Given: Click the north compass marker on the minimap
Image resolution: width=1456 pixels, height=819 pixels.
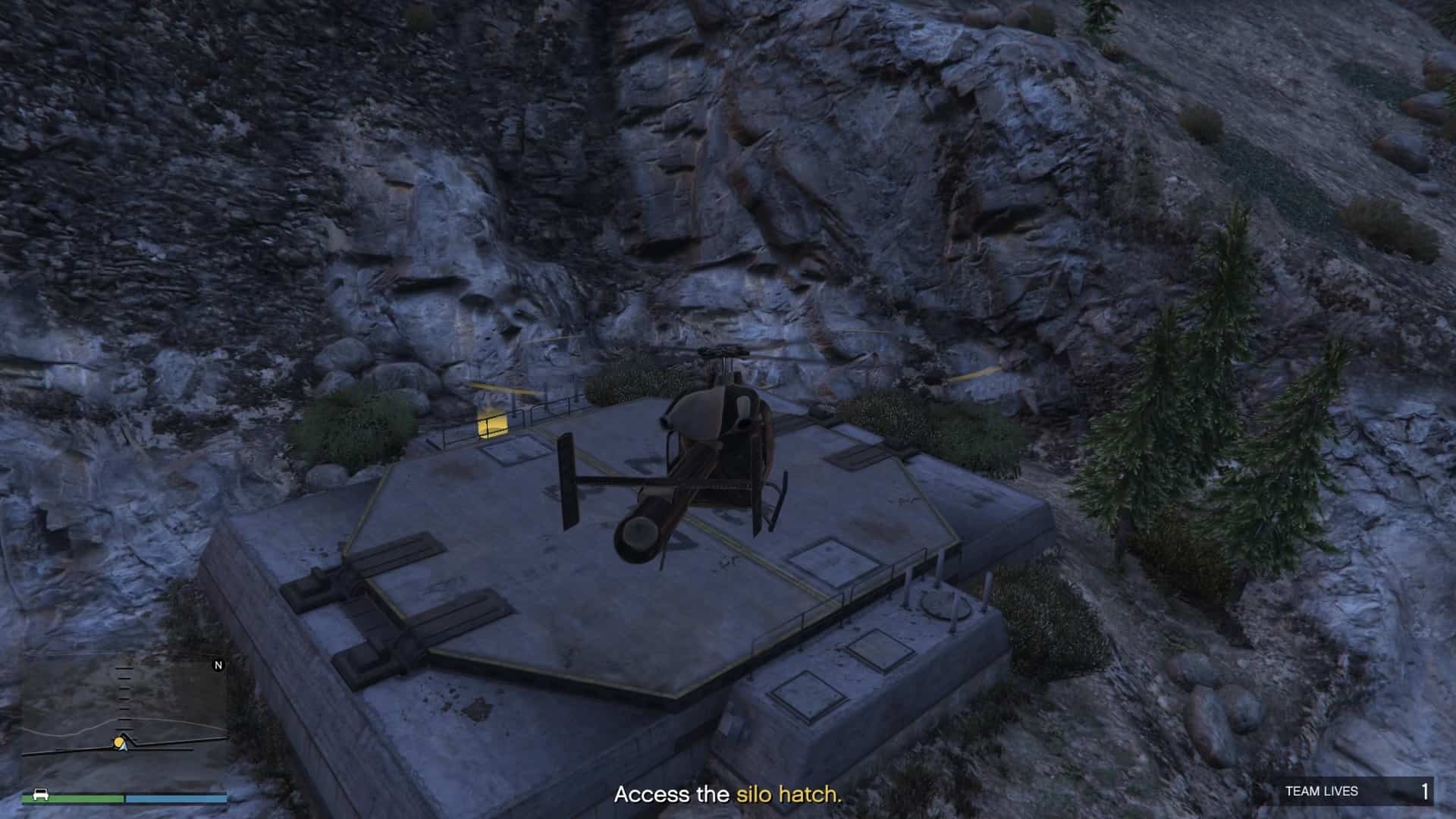Looking at the screenshot, I should pos(218,665).
